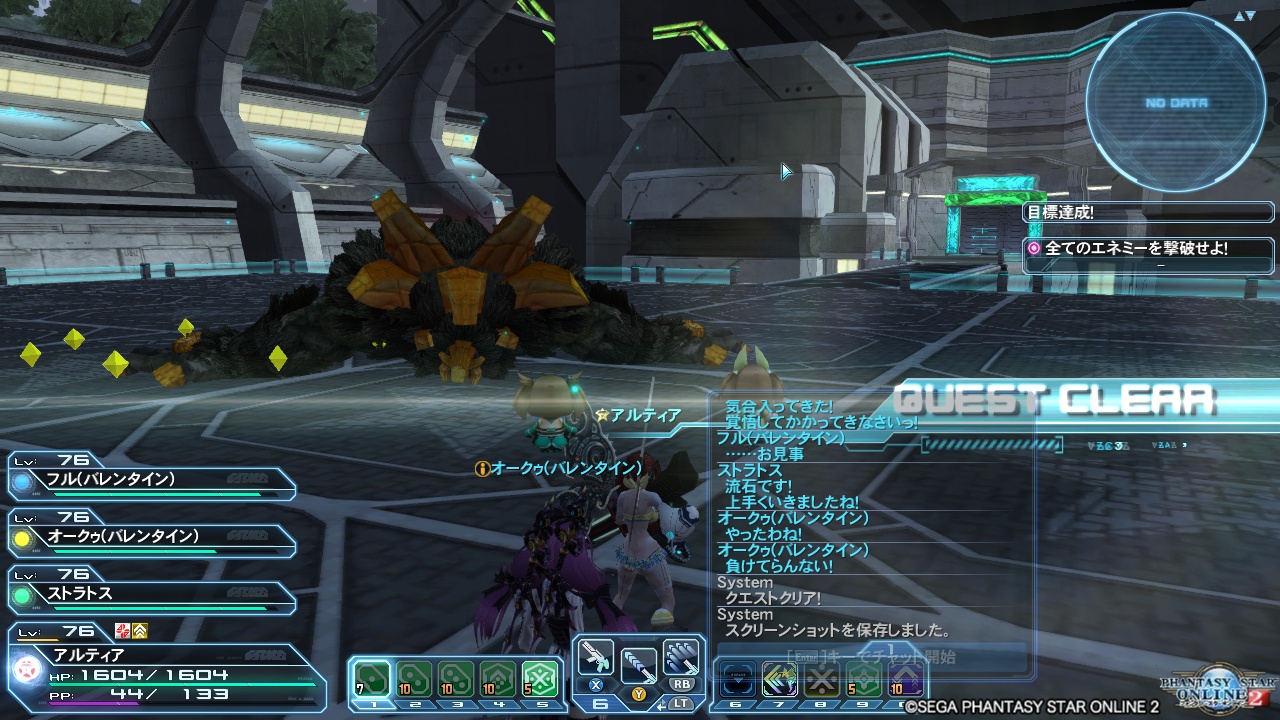The width and height of the screenshot is (1280, 720).
Task: Select the item icon in subpalette slot 5
Action: [537, 677]
